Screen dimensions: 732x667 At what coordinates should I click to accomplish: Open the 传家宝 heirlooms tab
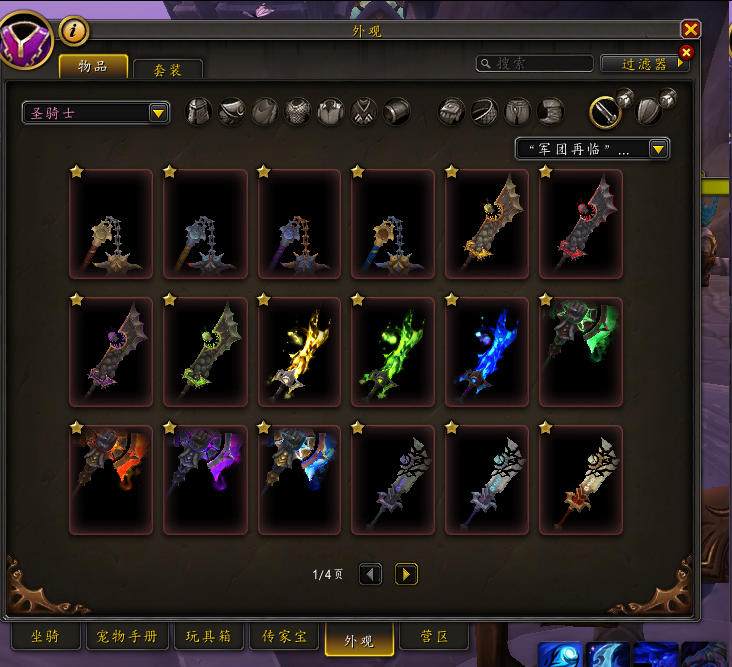pos(283,637)
